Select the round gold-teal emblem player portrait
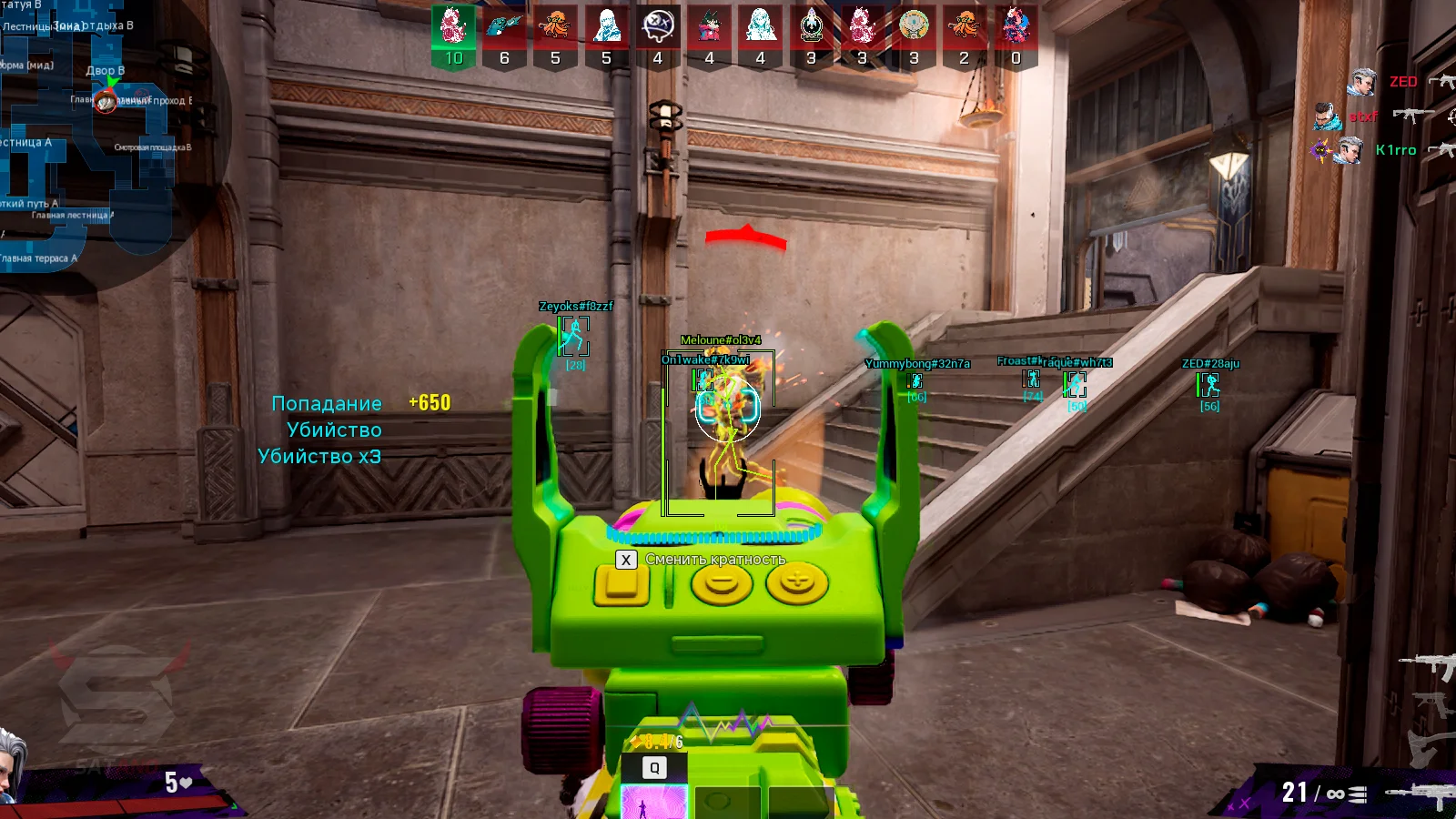Image resolution: width=1456 pixels, height=819 pixels. [x=914, y=27]
